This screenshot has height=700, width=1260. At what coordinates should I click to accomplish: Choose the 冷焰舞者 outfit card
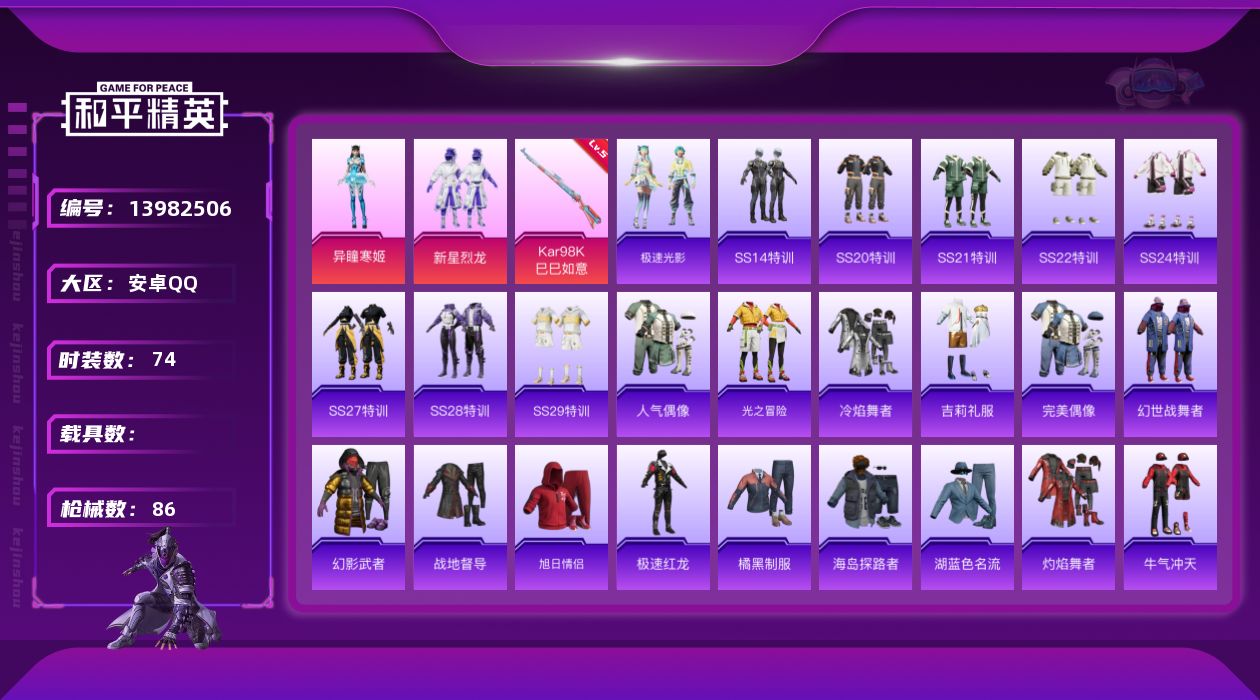[x=865, y=364]
